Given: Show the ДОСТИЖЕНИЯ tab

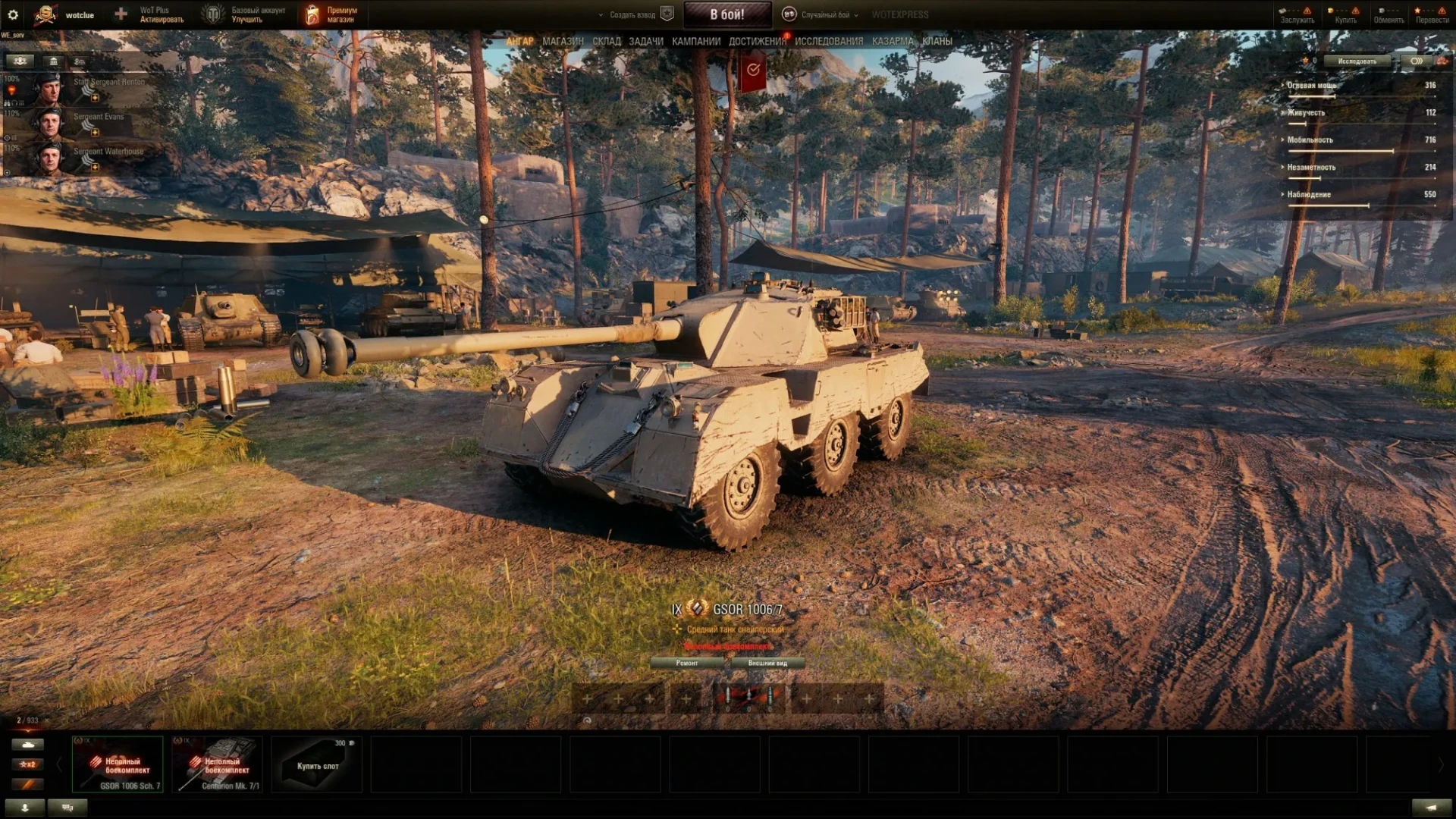Looking at the screenshot, I should 757,42.
